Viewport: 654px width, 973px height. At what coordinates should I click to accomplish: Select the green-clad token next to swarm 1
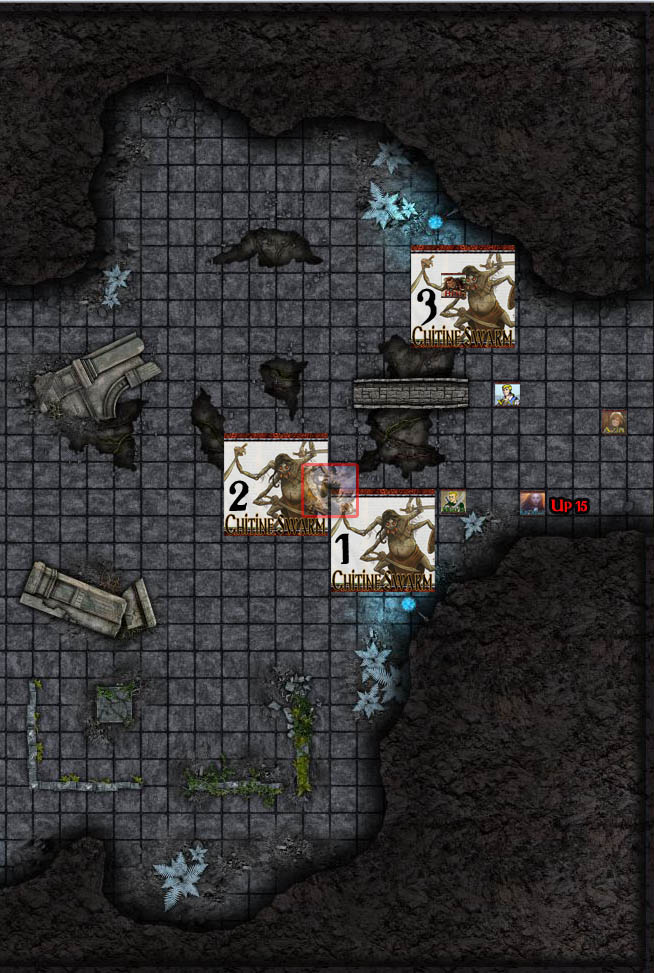(453, 502)
